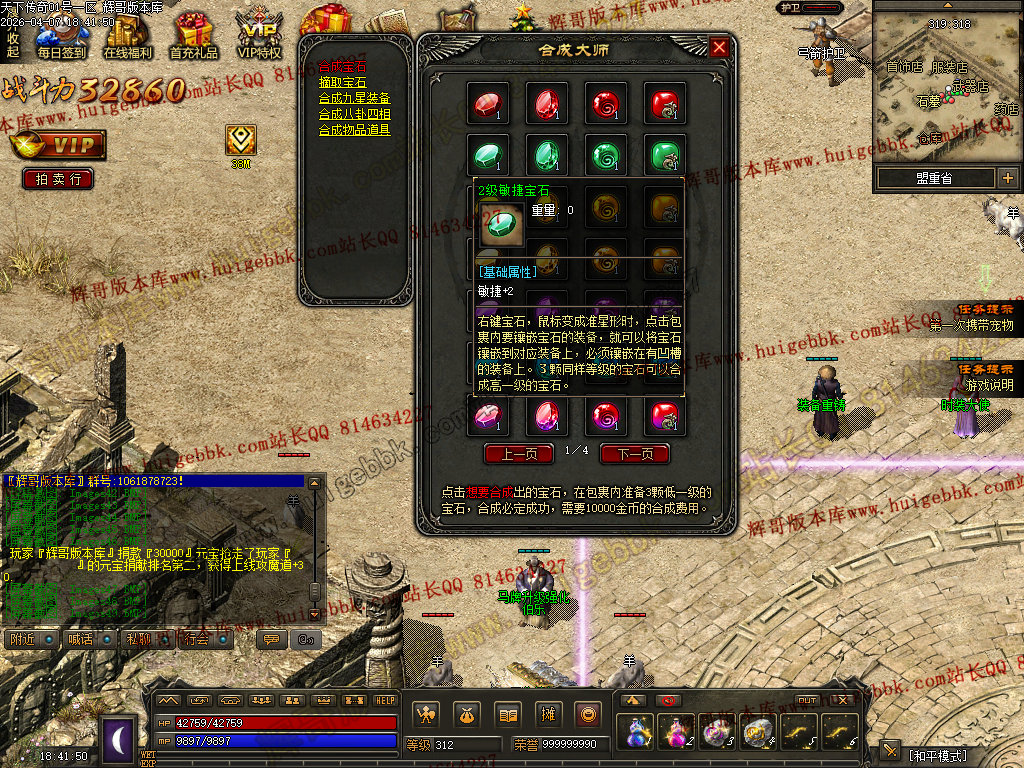Select the 摘取宝石 menu option
Viewport: 1024px width, 768px height.
(x=343, y=83)
